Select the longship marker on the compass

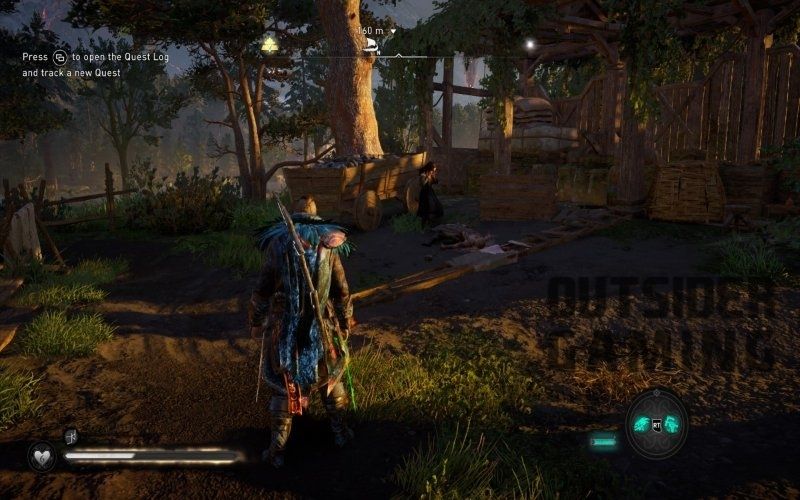tap(372, 44)
